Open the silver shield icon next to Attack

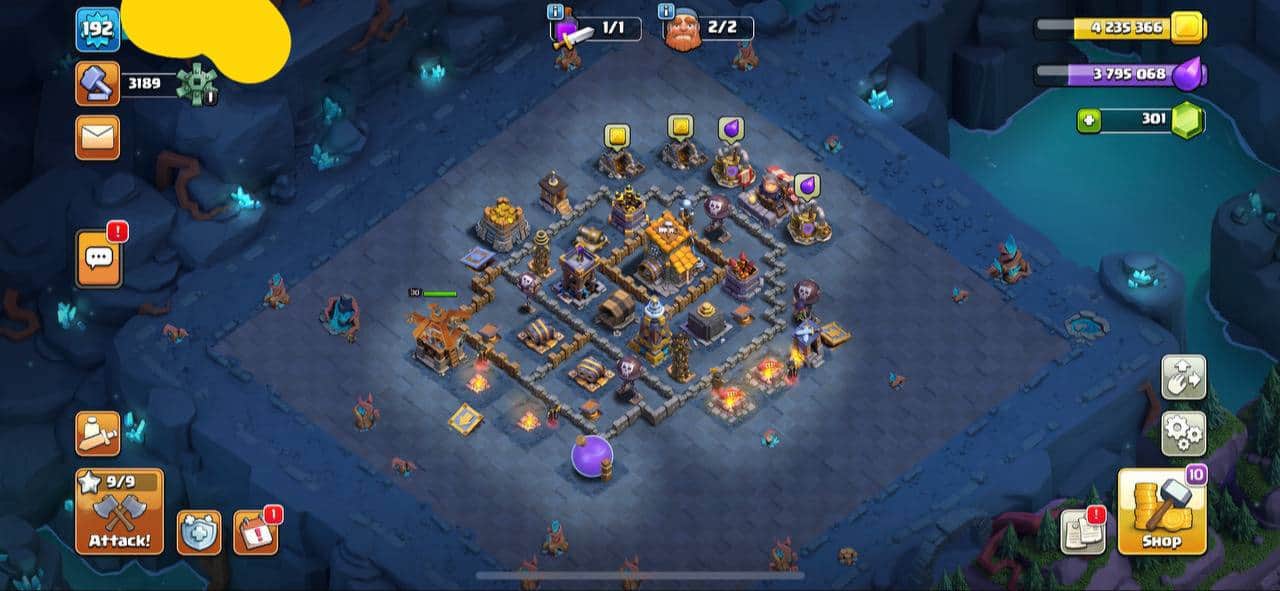tap(199, 532)
